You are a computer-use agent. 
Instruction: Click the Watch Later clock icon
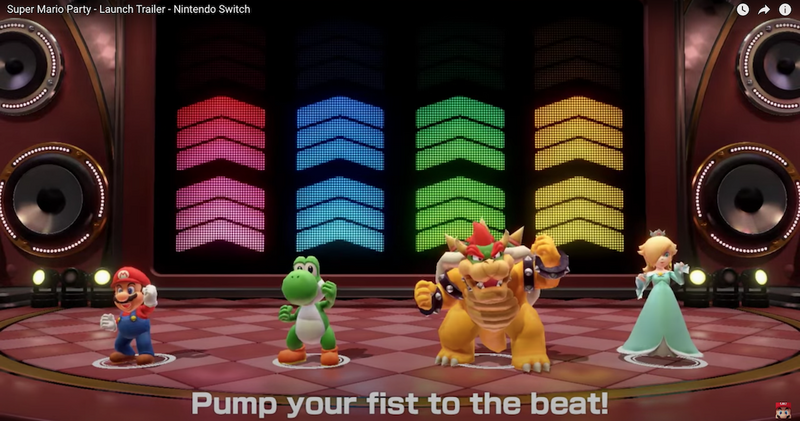tap(743, 10)
